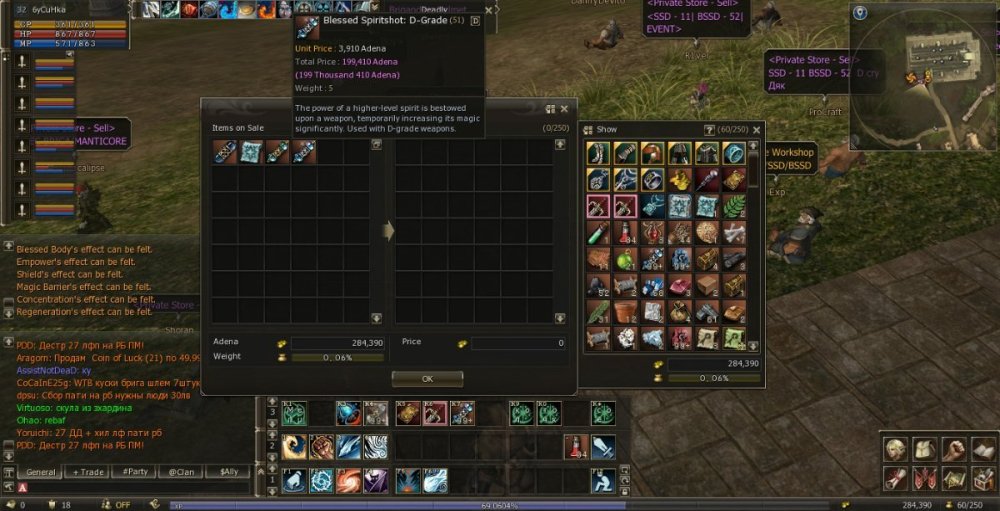Confirm the private store with OK
This screenshot has width=1000, height=511.
pos(427,379)
